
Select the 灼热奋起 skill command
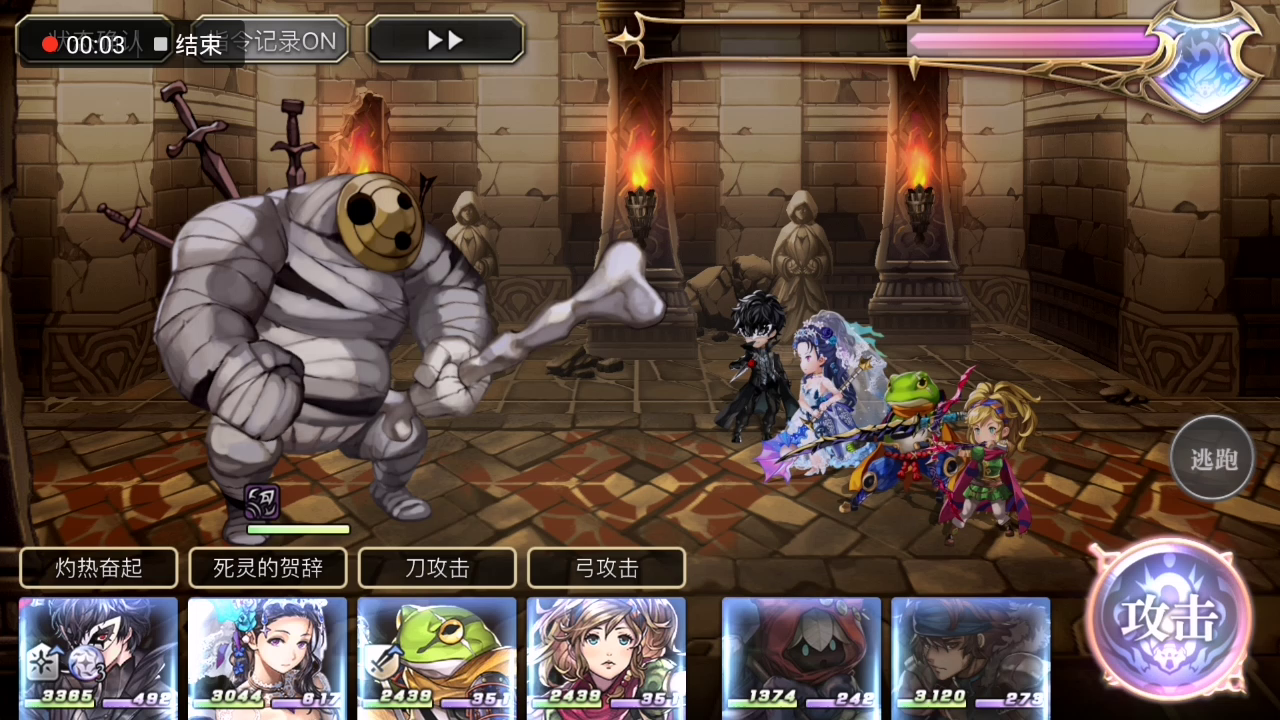99,568
